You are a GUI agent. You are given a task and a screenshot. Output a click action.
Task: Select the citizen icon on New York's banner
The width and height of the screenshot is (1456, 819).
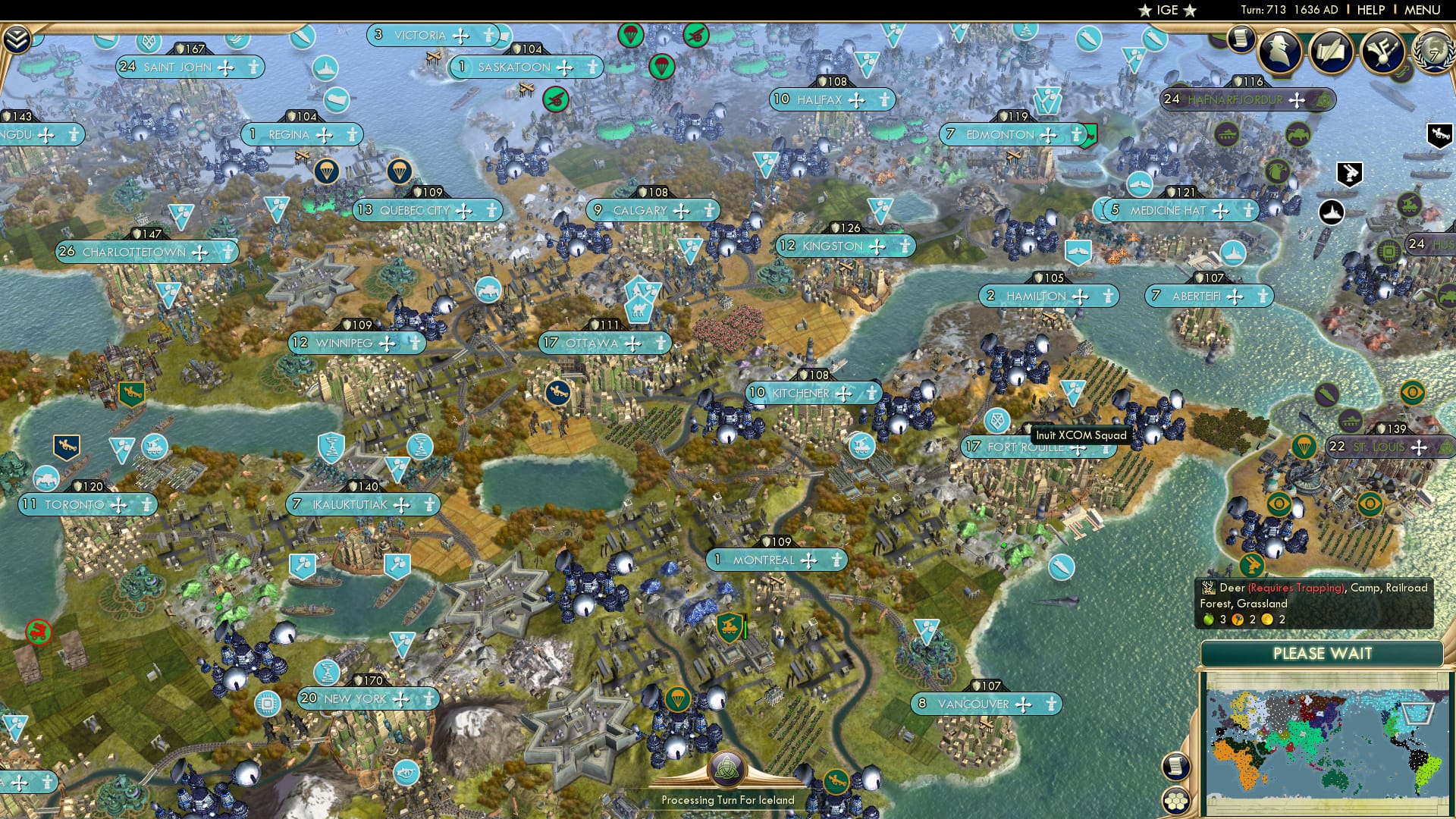(x=430, y=699)
